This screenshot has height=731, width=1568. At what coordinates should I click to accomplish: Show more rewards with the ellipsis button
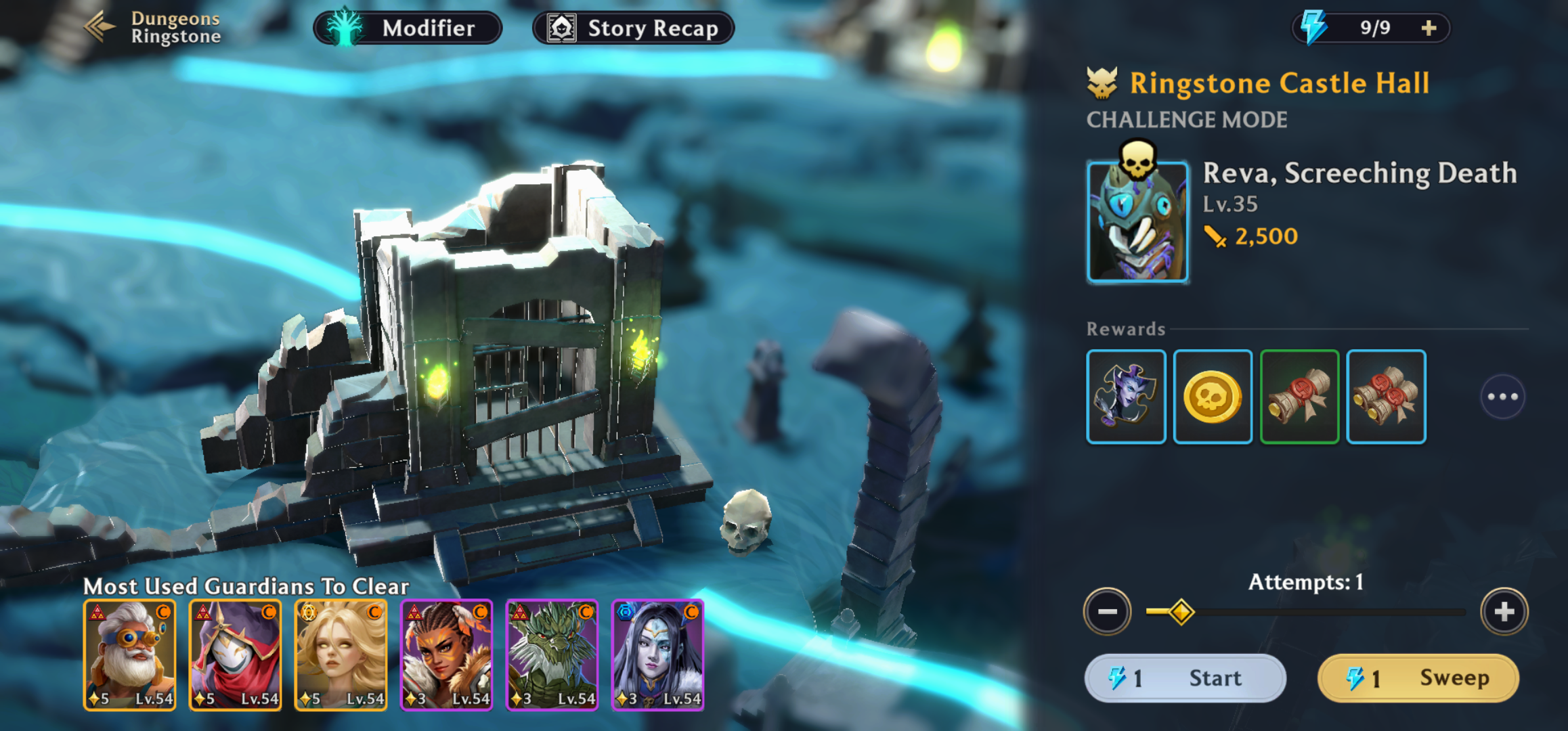[1502, 397]
